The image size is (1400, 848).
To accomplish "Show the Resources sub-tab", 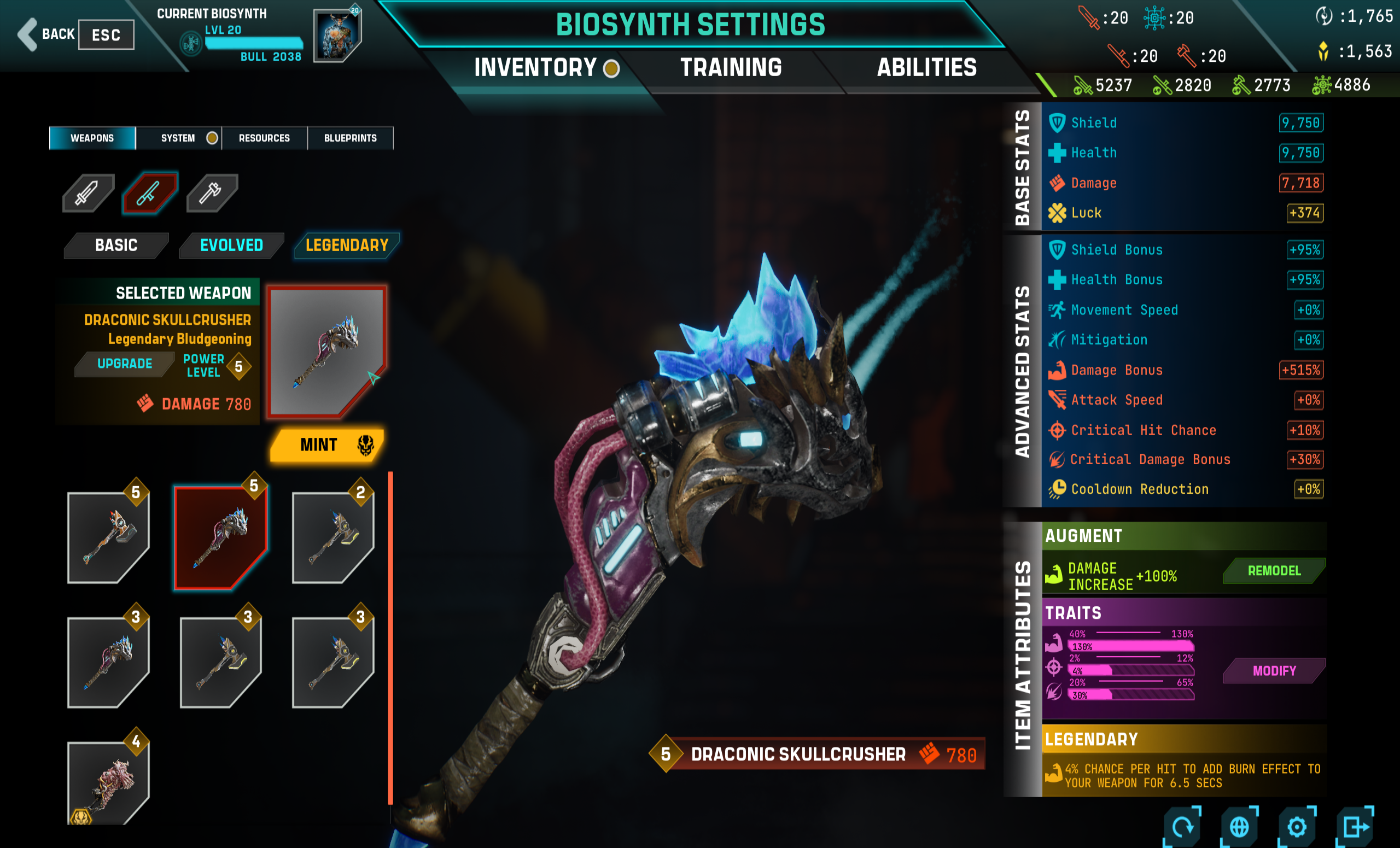I will point(264,138).
